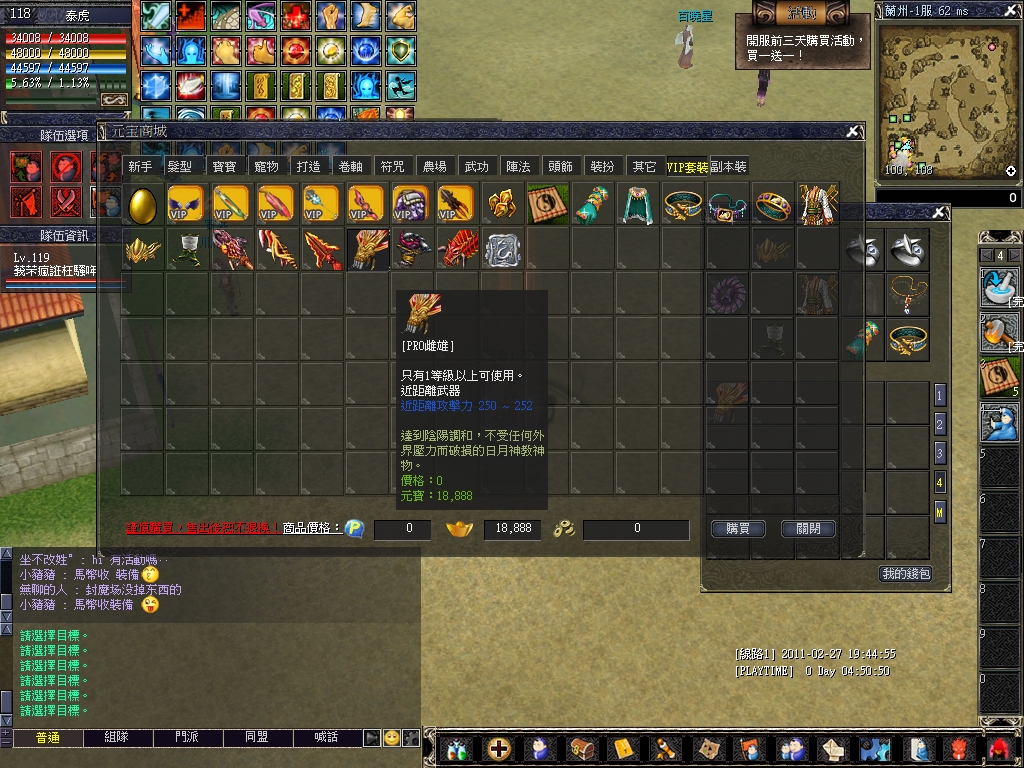Pick the silver dragon token item
Screen dimensions: 1024x768
pos(503,250)
